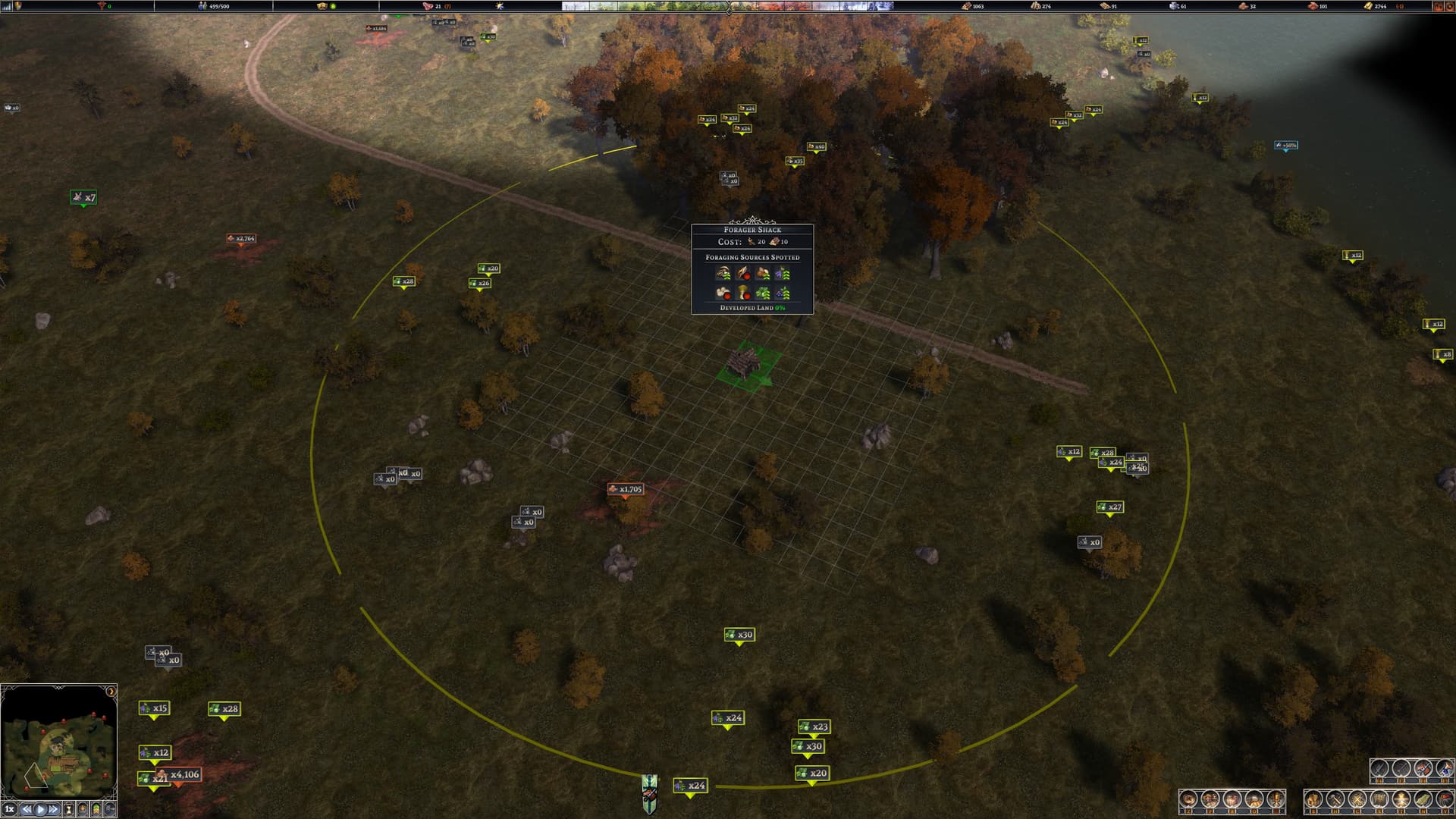Collapse the minimap with the arrow button
The height and width of the screenshot is (819, 1456).
(111, 692)
